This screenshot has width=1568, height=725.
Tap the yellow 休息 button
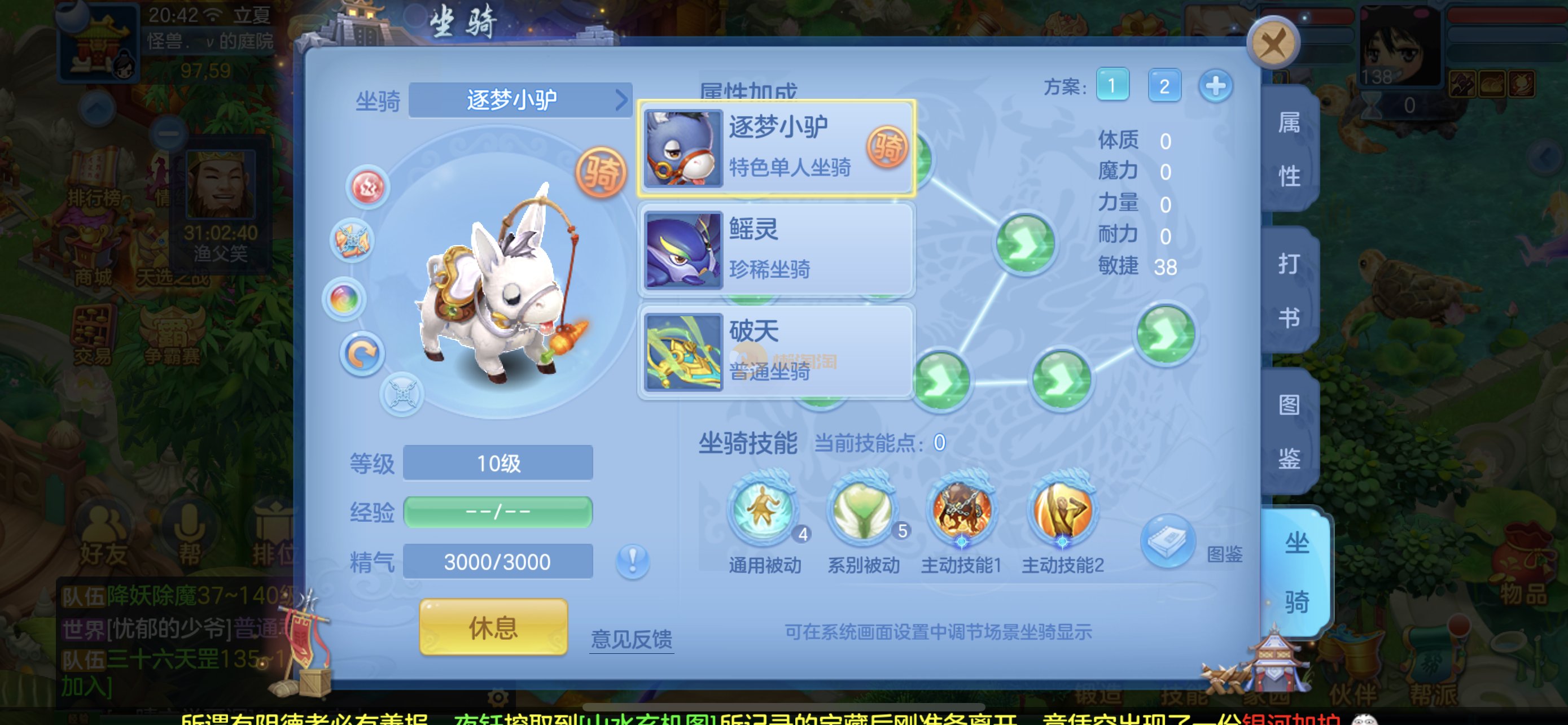[493, 627]
